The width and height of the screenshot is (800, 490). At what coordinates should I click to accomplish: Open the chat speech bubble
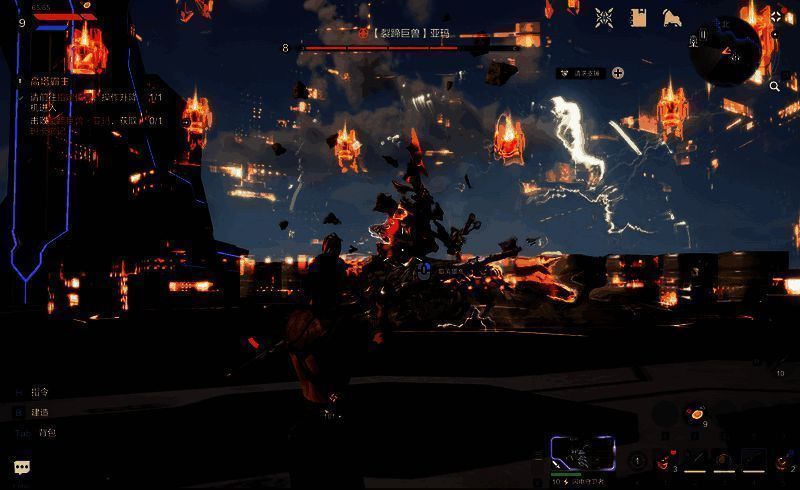click(x=21, y=466)
